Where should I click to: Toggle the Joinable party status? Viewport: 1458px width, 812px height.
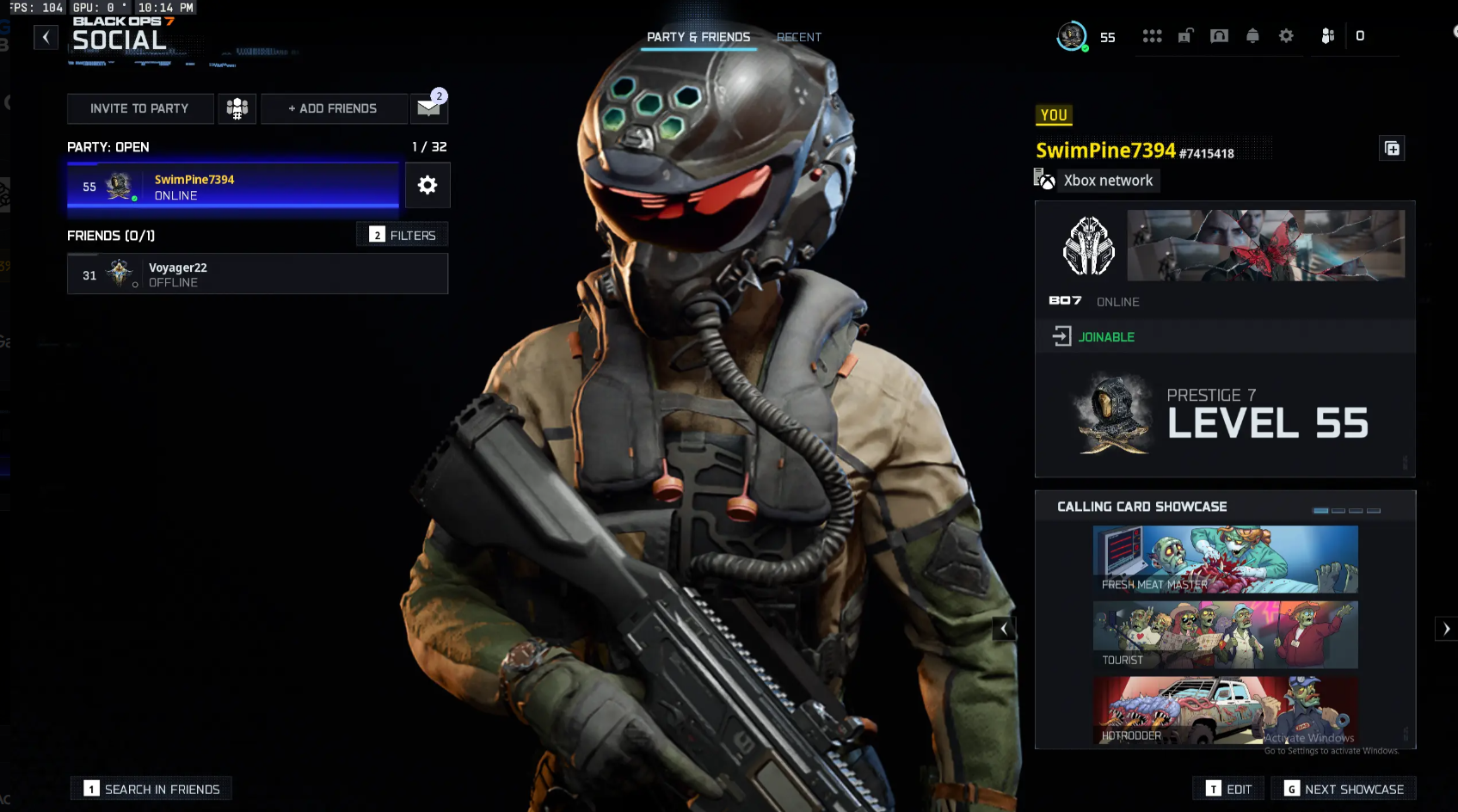point(1092,336)
